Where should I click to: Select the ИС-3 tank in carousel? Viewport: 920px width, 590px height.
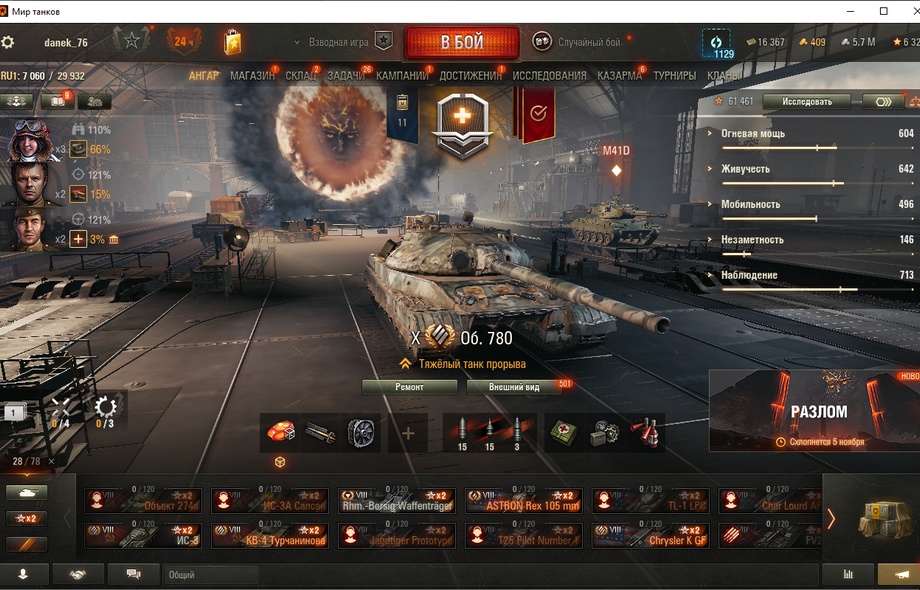point(143,536)
